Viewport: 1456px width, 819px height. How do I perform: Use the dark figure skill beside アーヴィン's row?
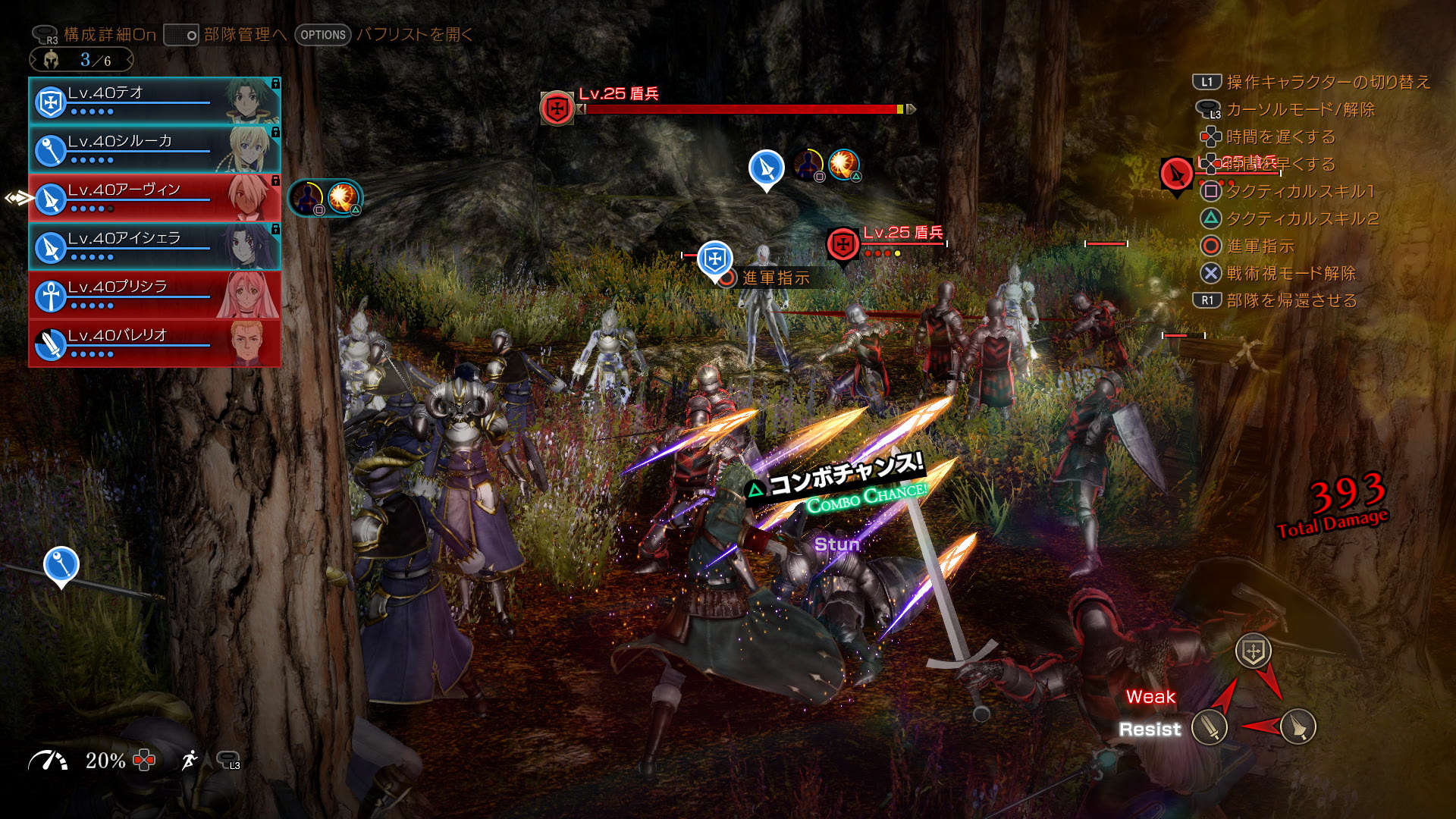pos(306,198)
